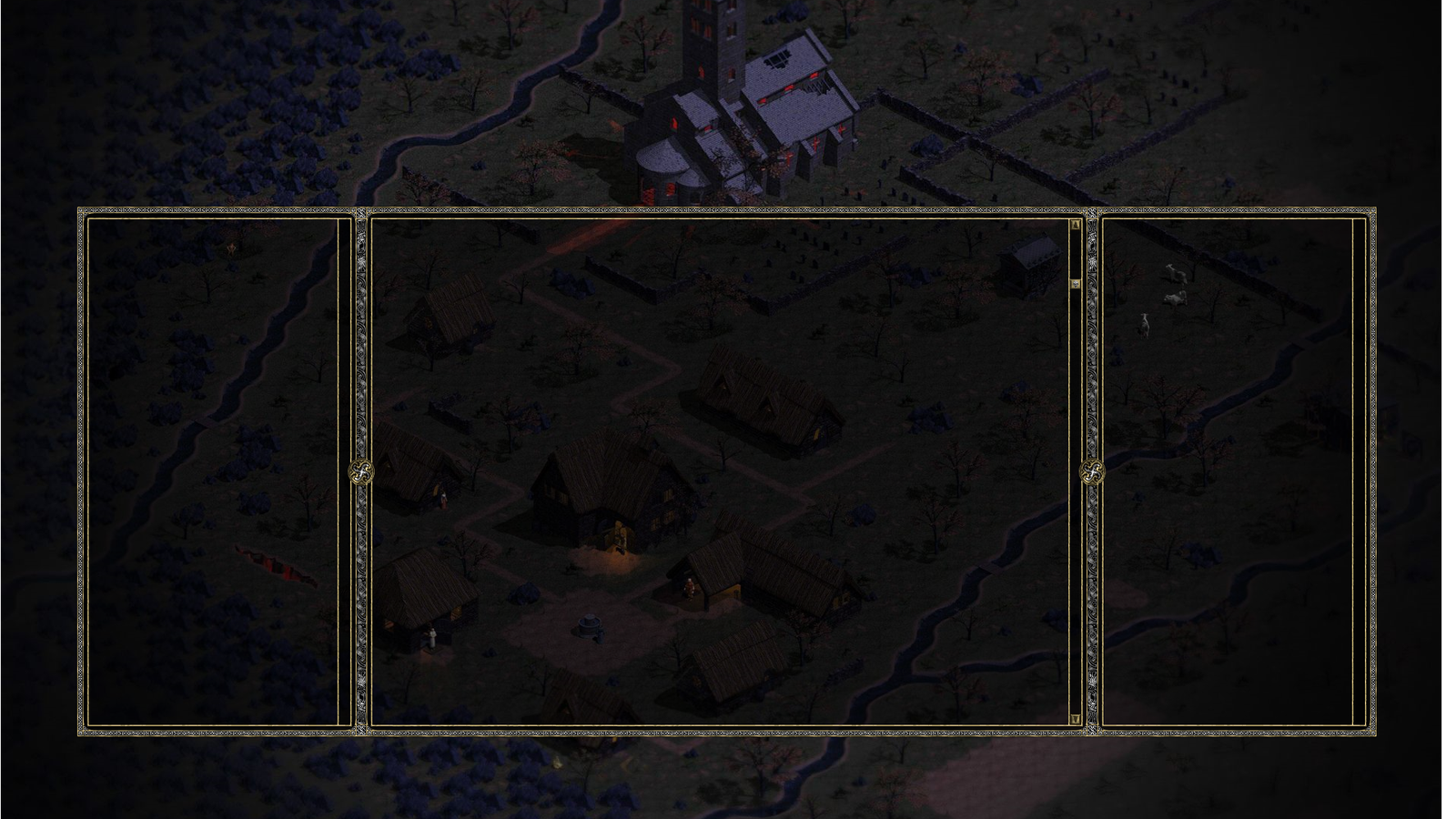Click the scroll-up arrow atop the center panel
This screenshot has width=1456, height=819.
point(1076,225)
